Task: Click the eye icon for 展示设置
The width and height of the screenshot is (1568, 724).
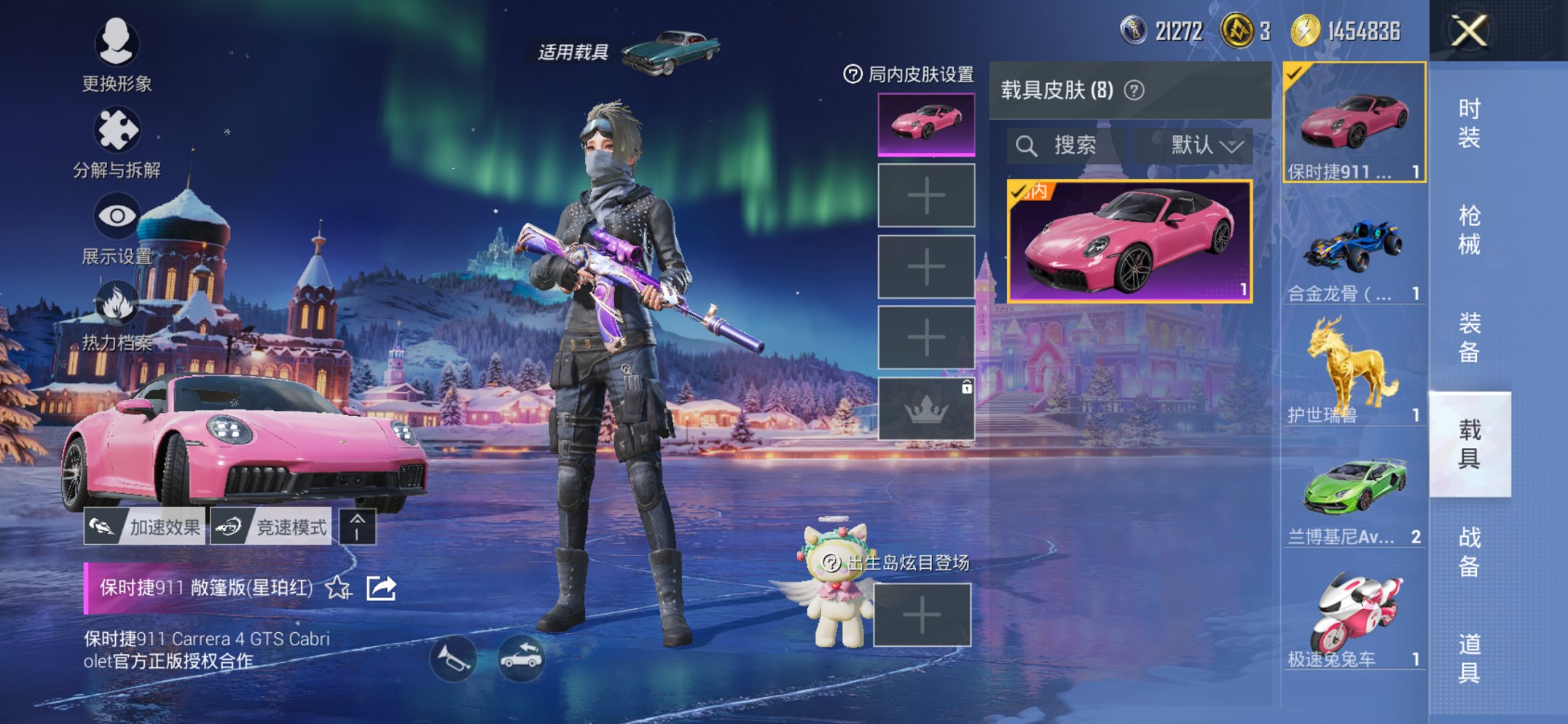Action: (x=119, y=215)
